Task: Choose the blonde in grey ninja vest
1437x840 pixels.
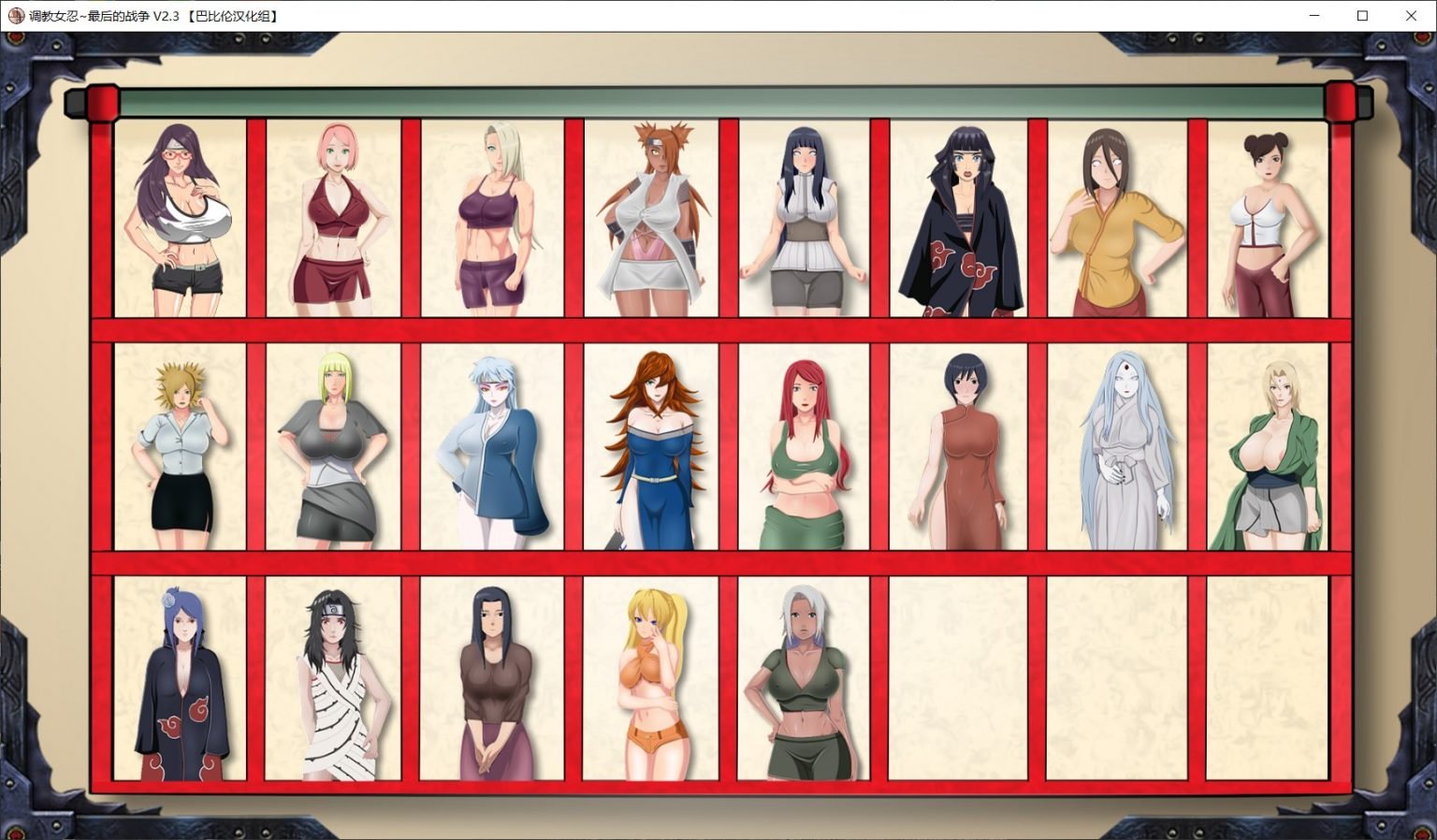Action: pyautogui.click(x=334, y=449)
